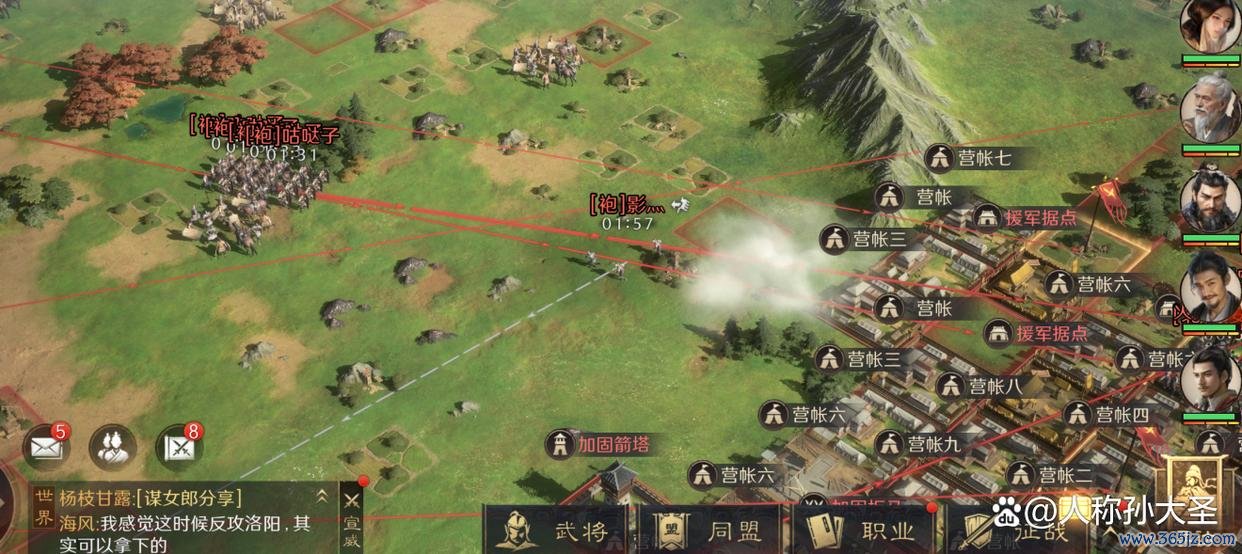Viewport: 1242px width, 554px height.
Task: Select the 营帐四 camp marker
Action: tap(1107, 414)
